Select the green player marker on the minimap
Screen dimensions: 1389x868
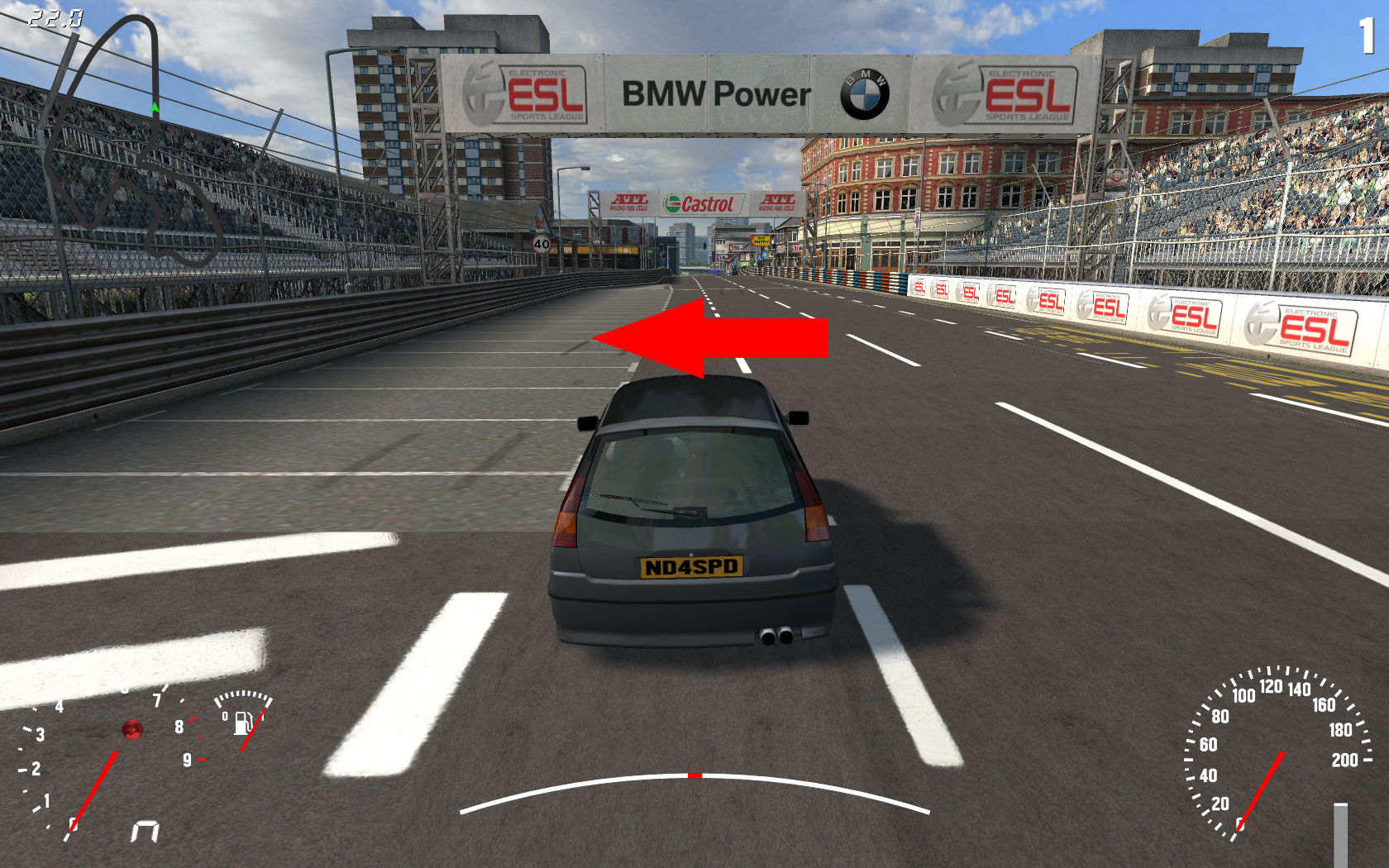tap(155, 107)
